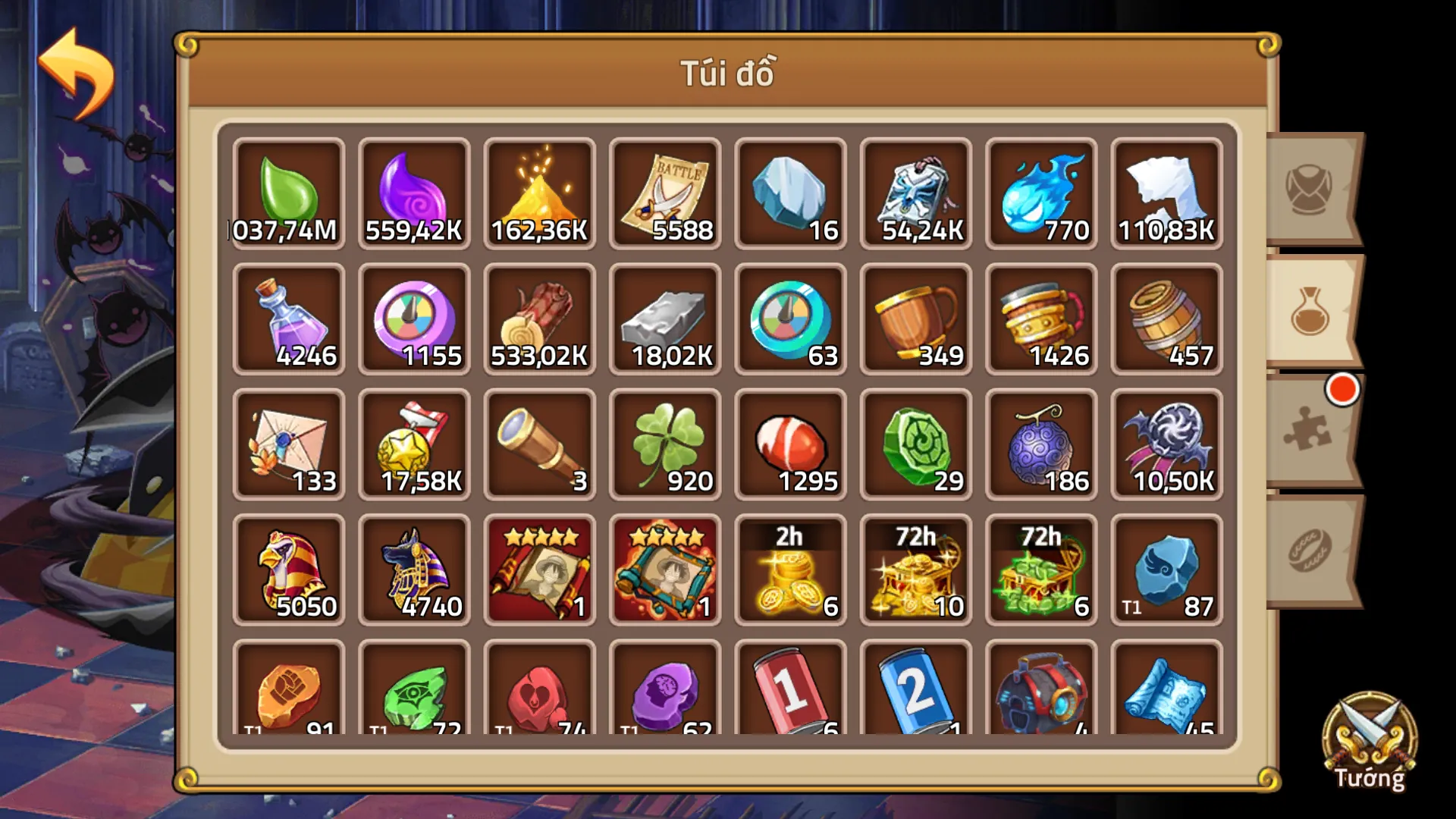Select the wooden mug item showing 349
Image resolution: width=1456 pixels, height=819 pixels.
click(x=916, y=318)
